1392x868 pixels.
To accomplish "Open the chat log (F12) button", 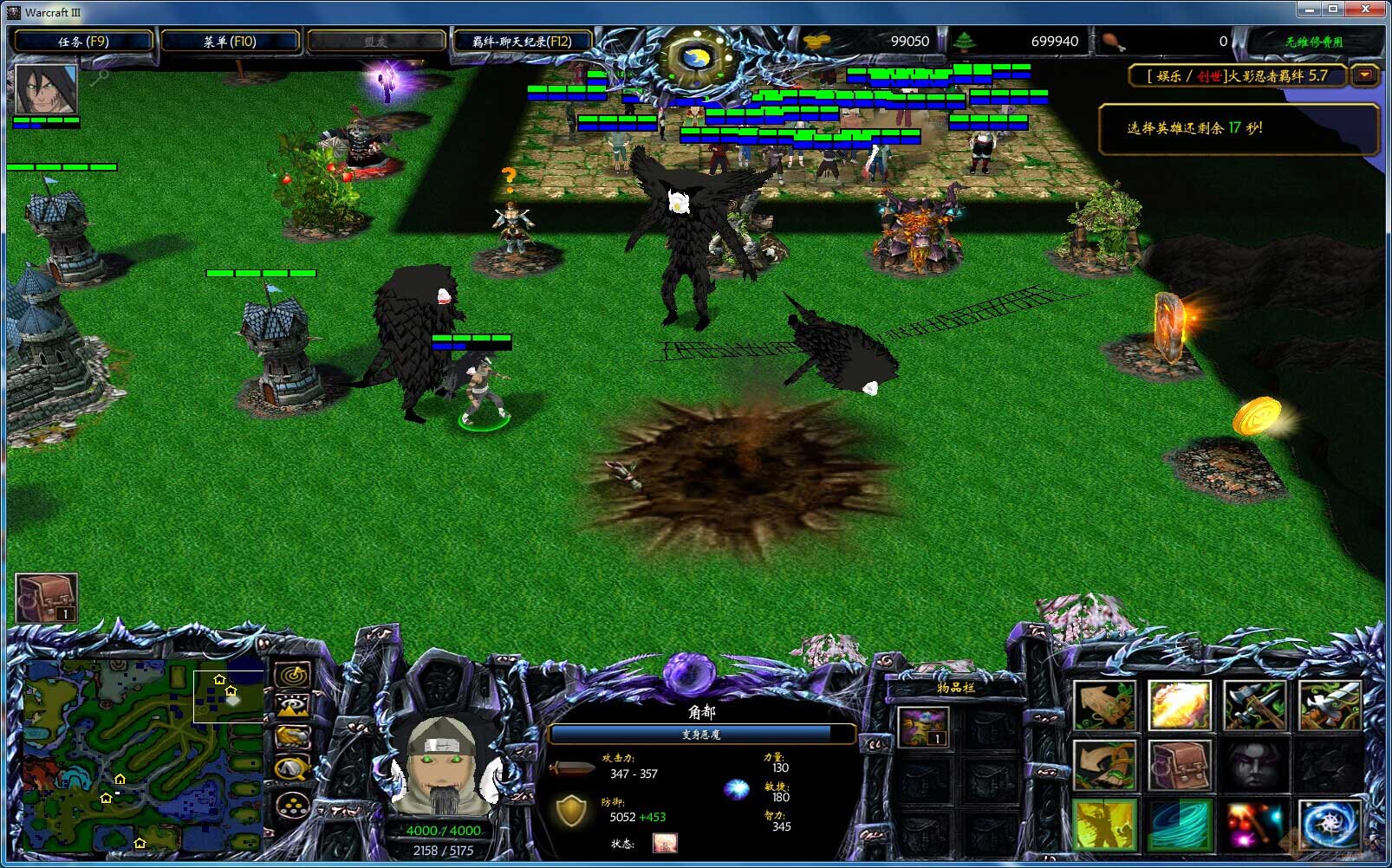I will [521, 41].
